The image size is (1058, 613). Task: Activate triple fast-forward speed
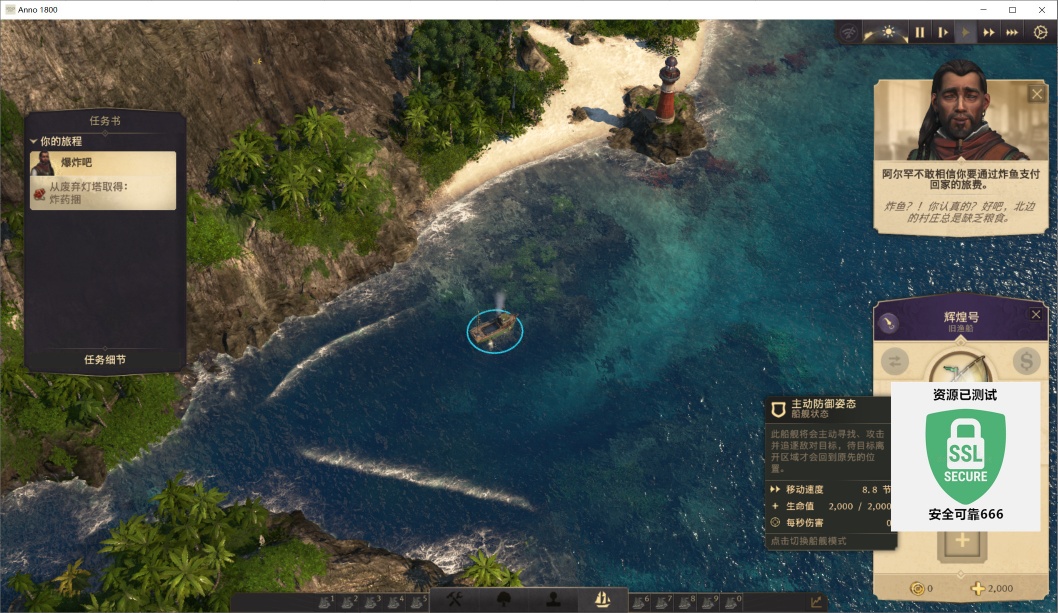(x=1012, y=32)
